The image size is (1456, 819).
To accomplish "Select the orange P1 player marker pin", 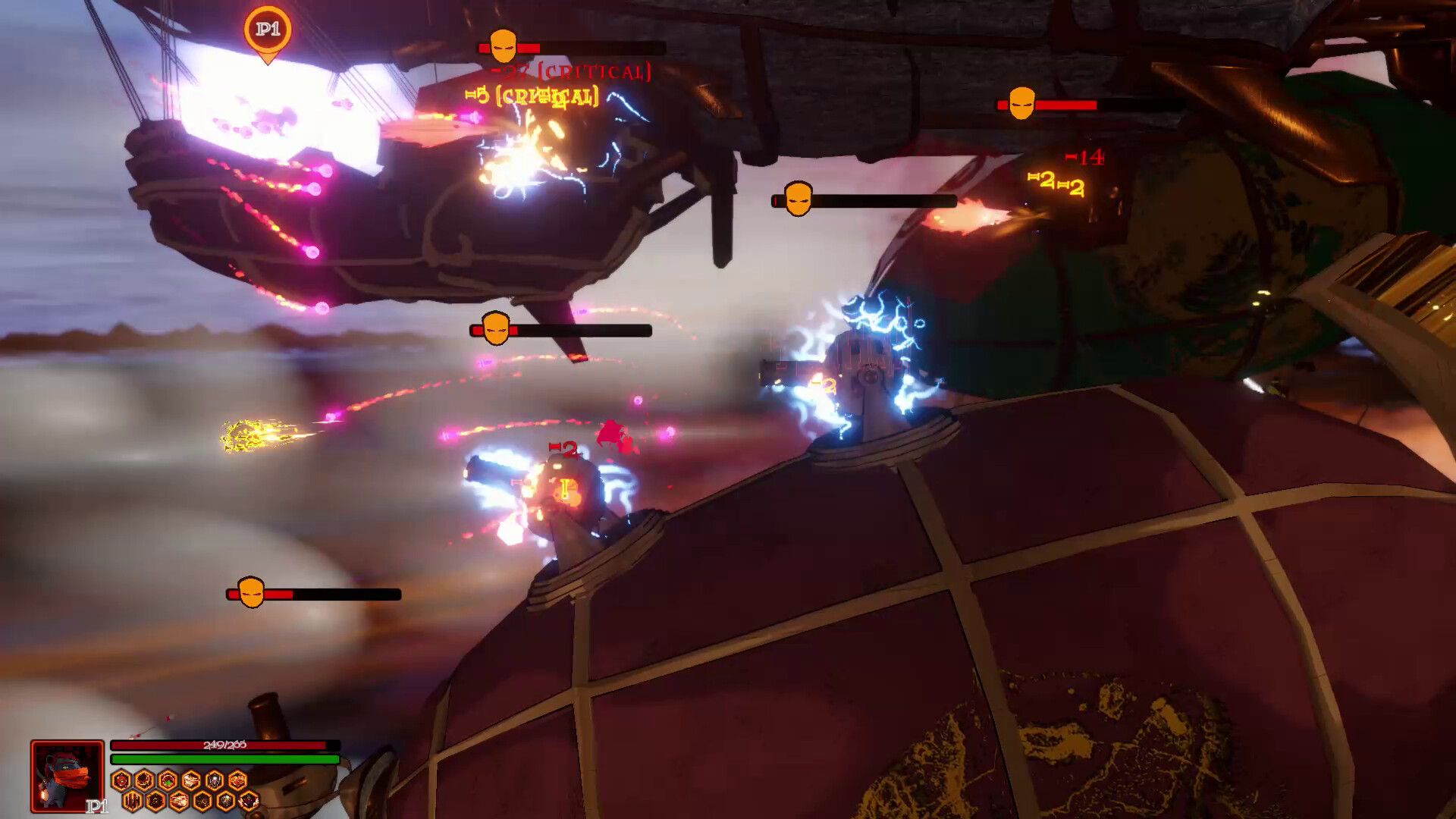I will click(x=267, y=32).
